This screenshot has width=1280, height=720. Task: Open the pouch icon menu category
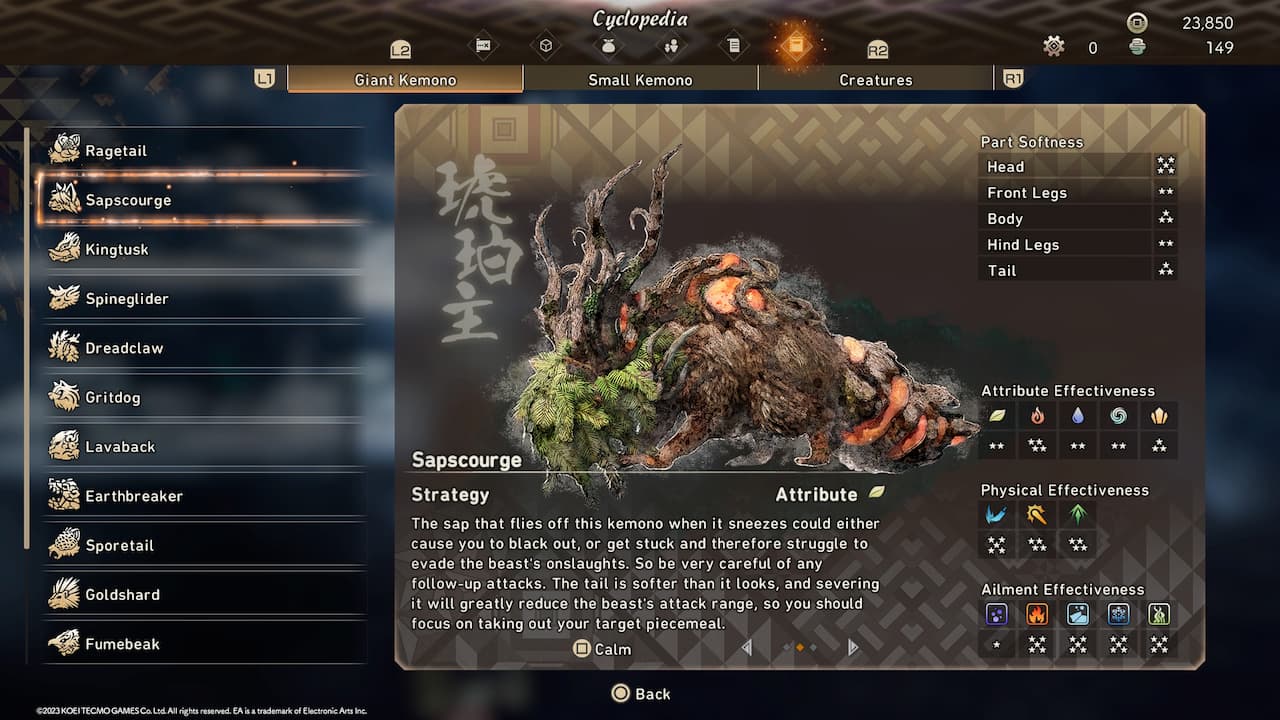pyautogui.click(x=608, y=45)
